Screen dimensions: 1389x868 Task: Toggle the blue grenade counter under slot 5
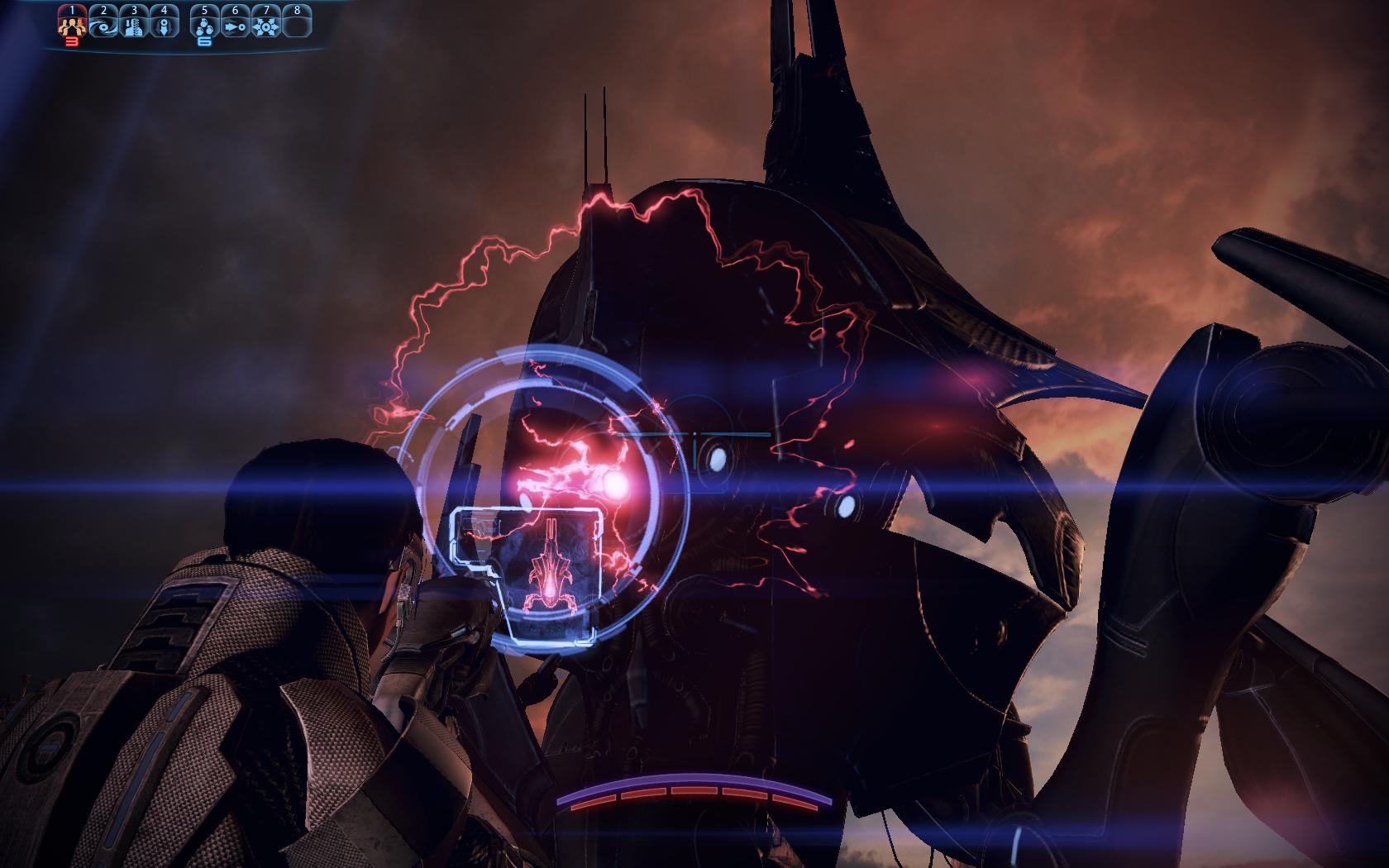click(205, 41)
